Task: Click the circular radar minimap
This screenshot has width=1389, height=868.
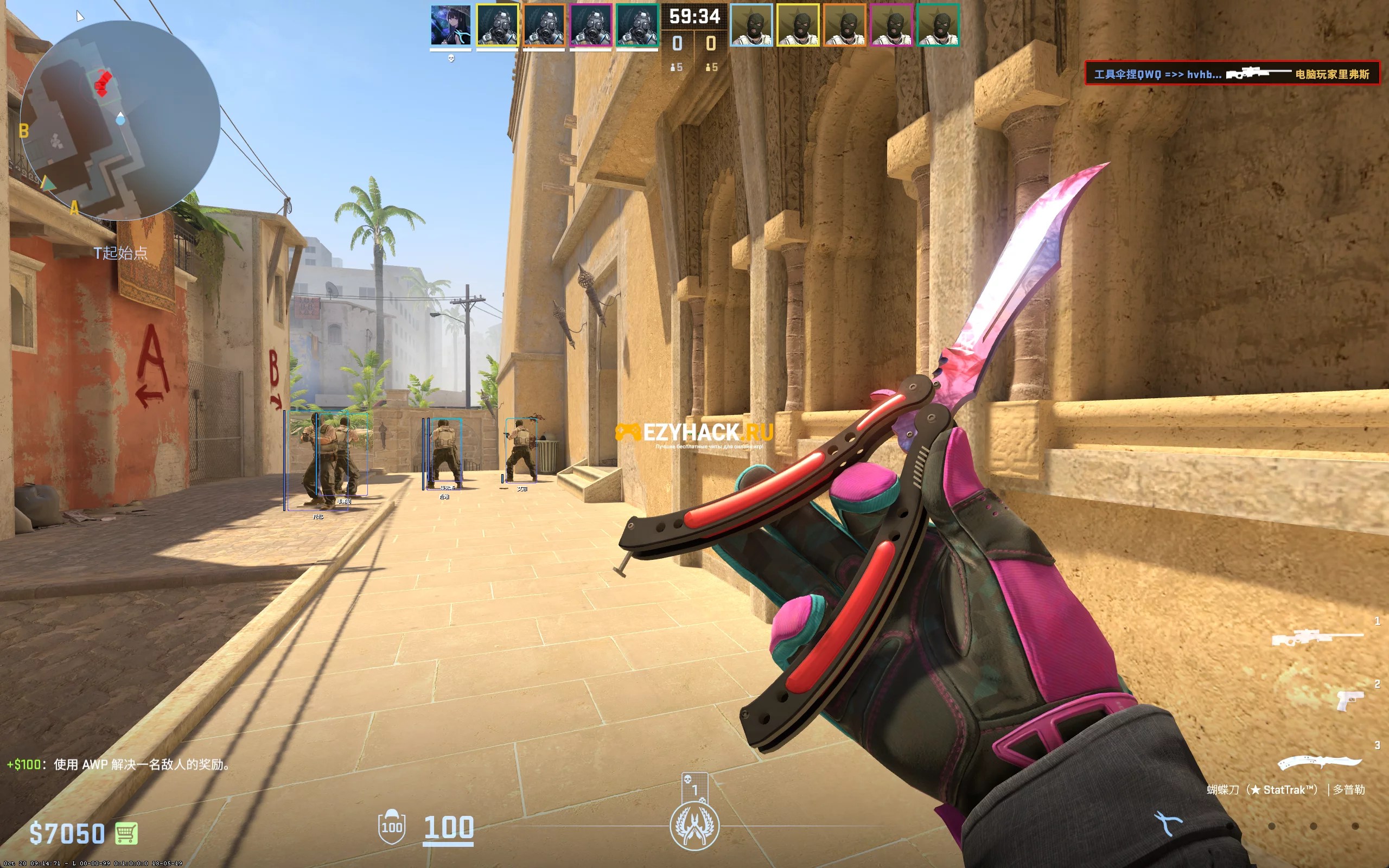Action: 120,120
